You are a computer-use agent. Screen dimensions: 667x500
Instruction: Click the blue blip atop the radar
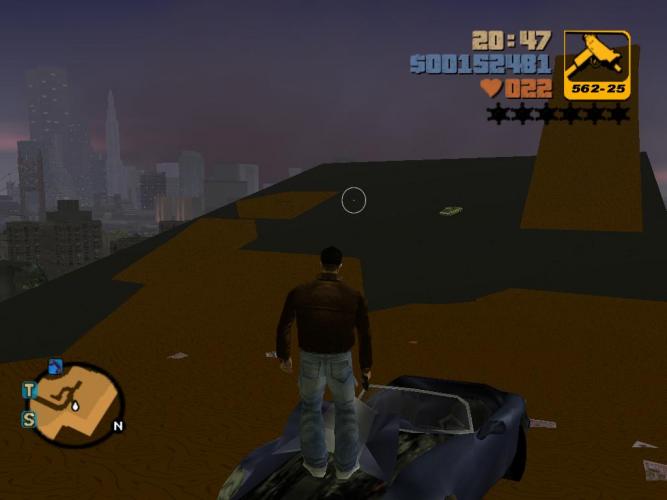tap(55, 366)
